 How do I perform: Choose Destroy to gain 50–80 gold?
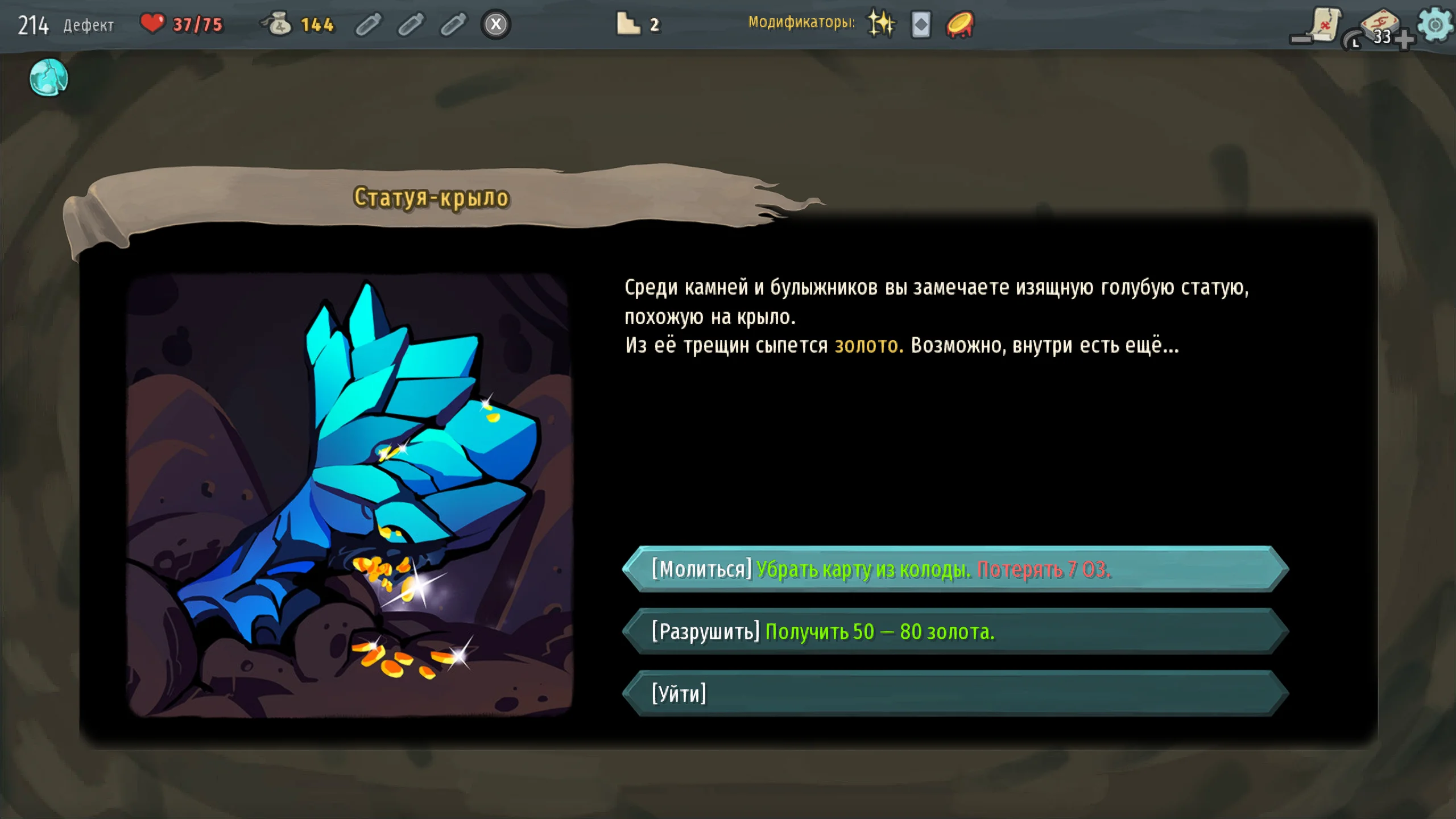click(955, 632)
